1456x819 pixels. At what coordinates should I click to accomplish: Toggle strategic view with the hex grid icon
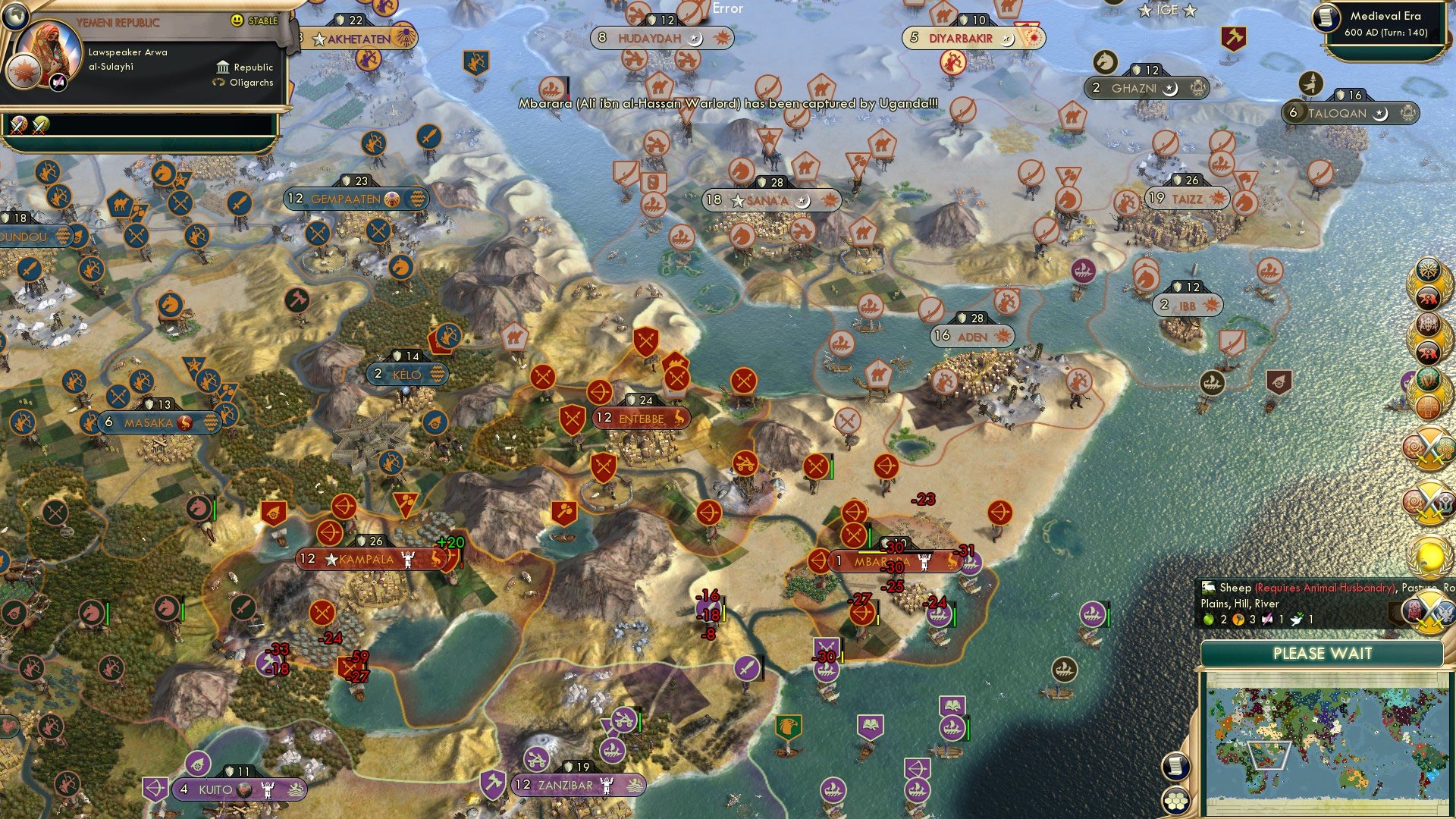1176,802
